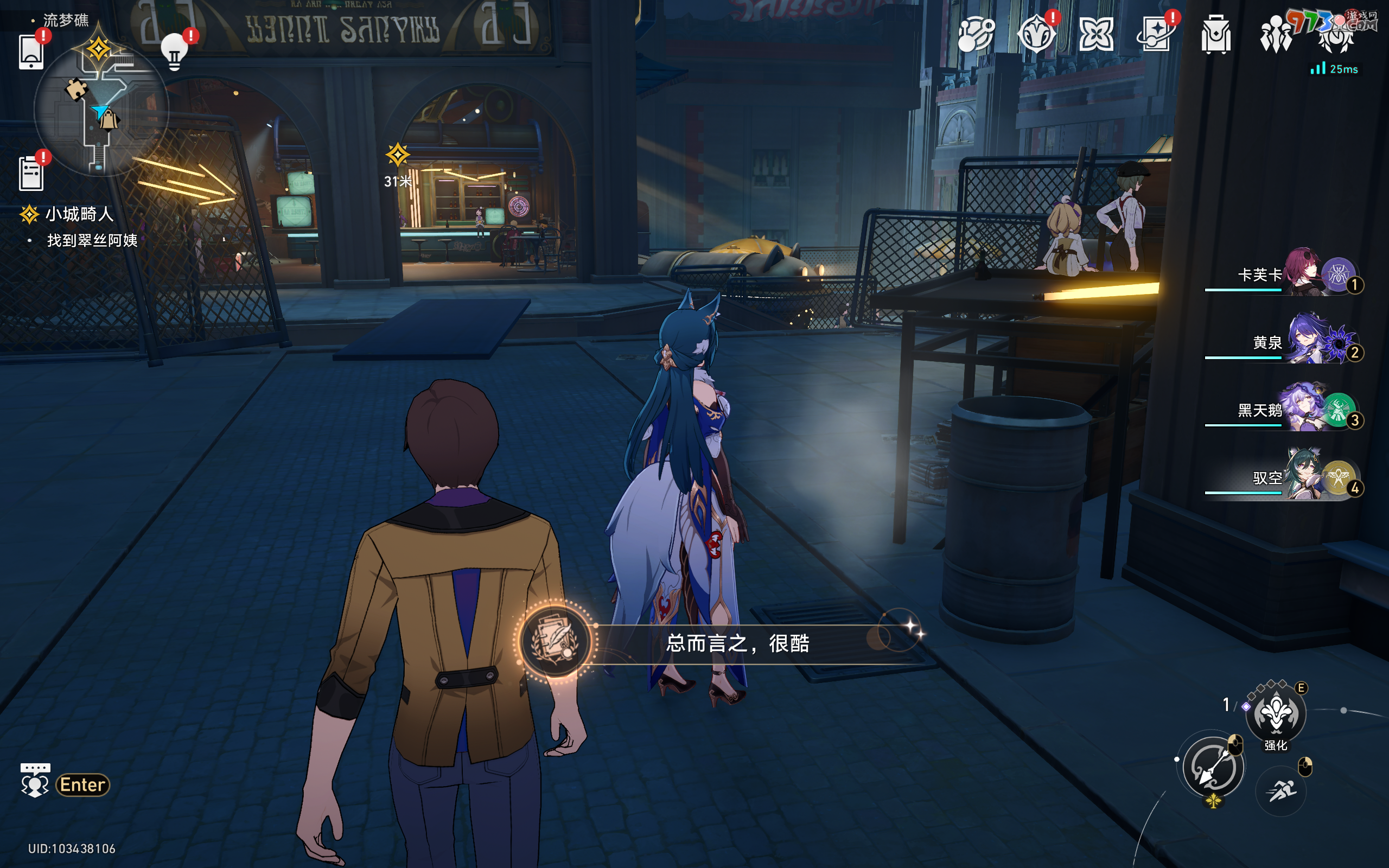Open the backpack inventory
Image resolution: width=1389 pixels, height=868 pixels.
point(1216,34)
